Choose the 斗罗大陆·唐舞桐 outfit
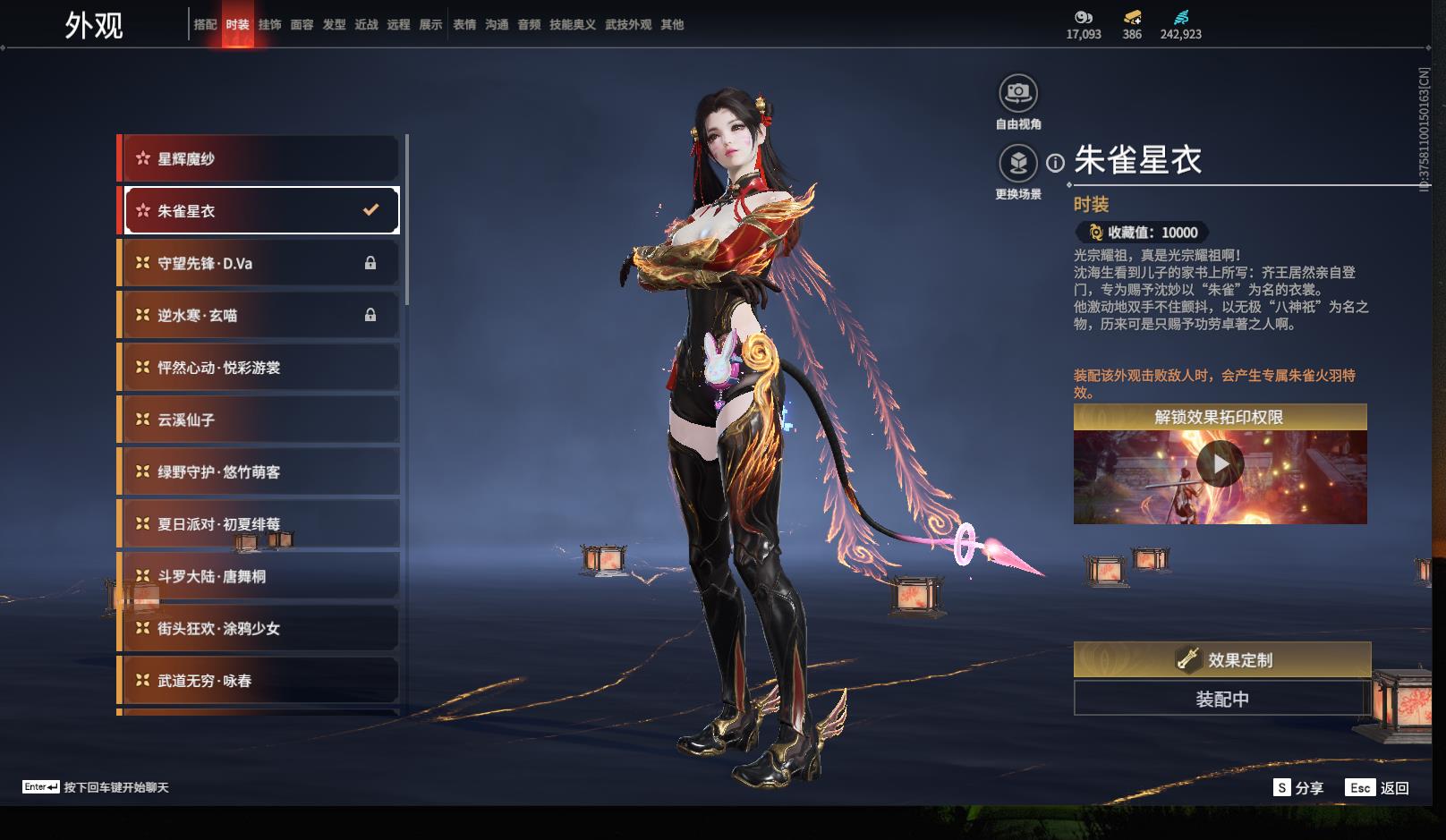 tap(259, 577)
